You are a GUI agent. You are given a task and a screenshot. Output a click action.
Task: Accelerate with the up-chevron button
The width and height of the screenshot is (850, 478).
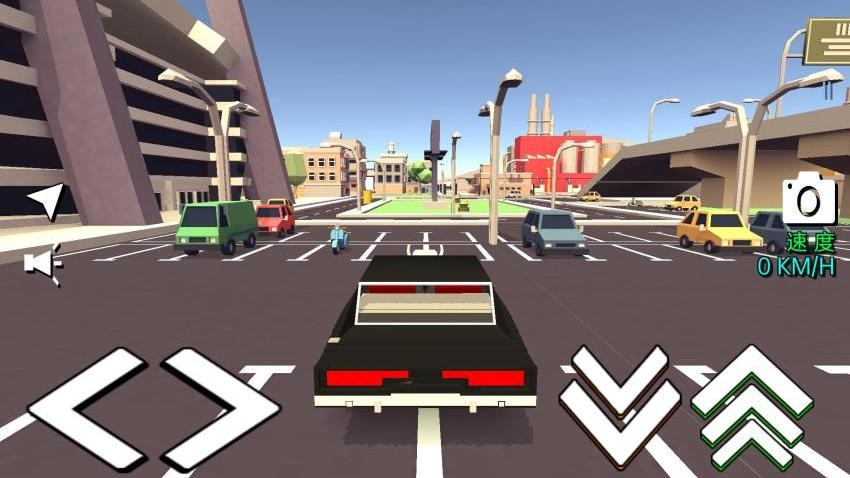tap(752, 407)
